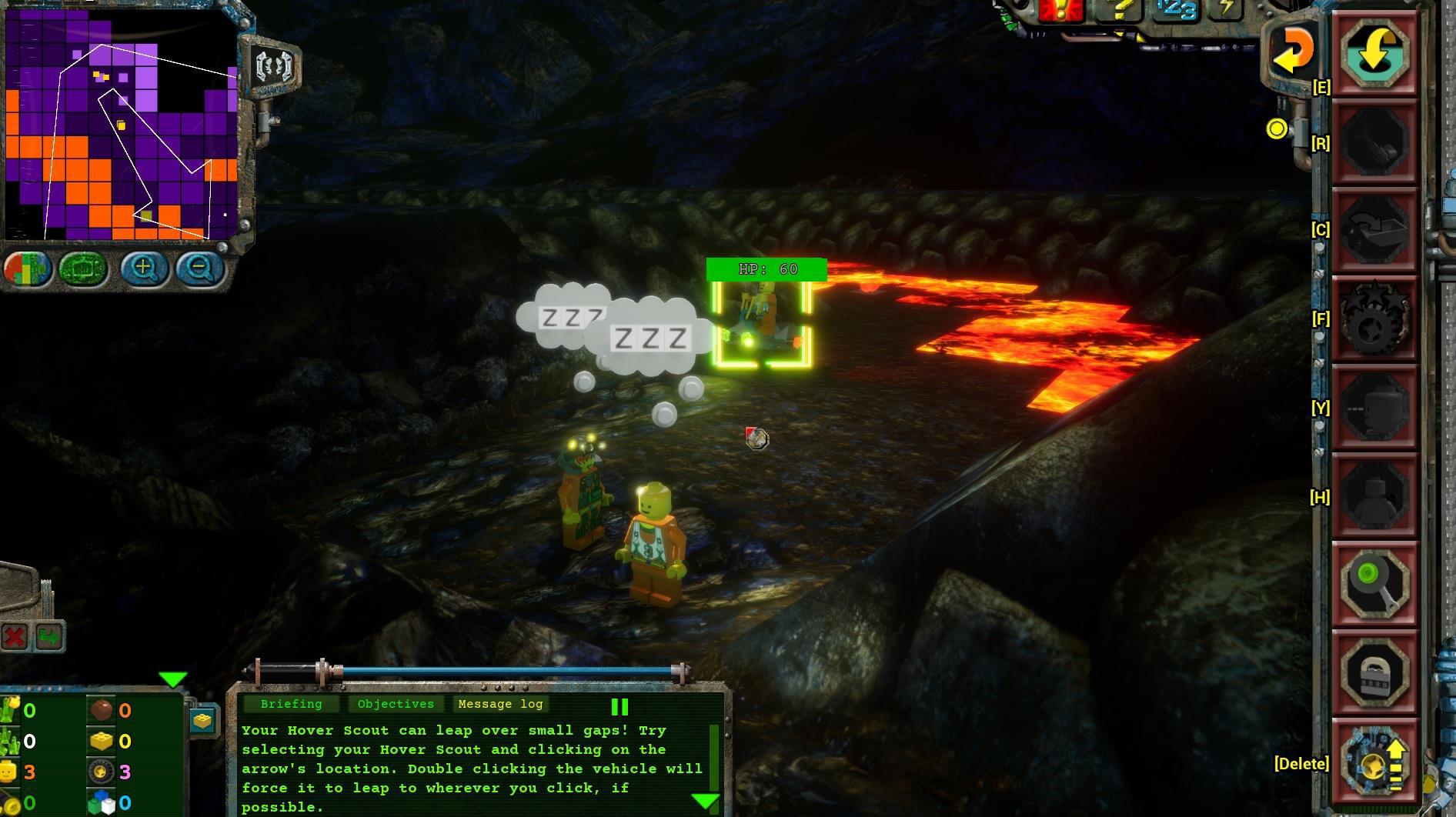
Task: Open the Objectives tab
Action: tap(396, 704)
